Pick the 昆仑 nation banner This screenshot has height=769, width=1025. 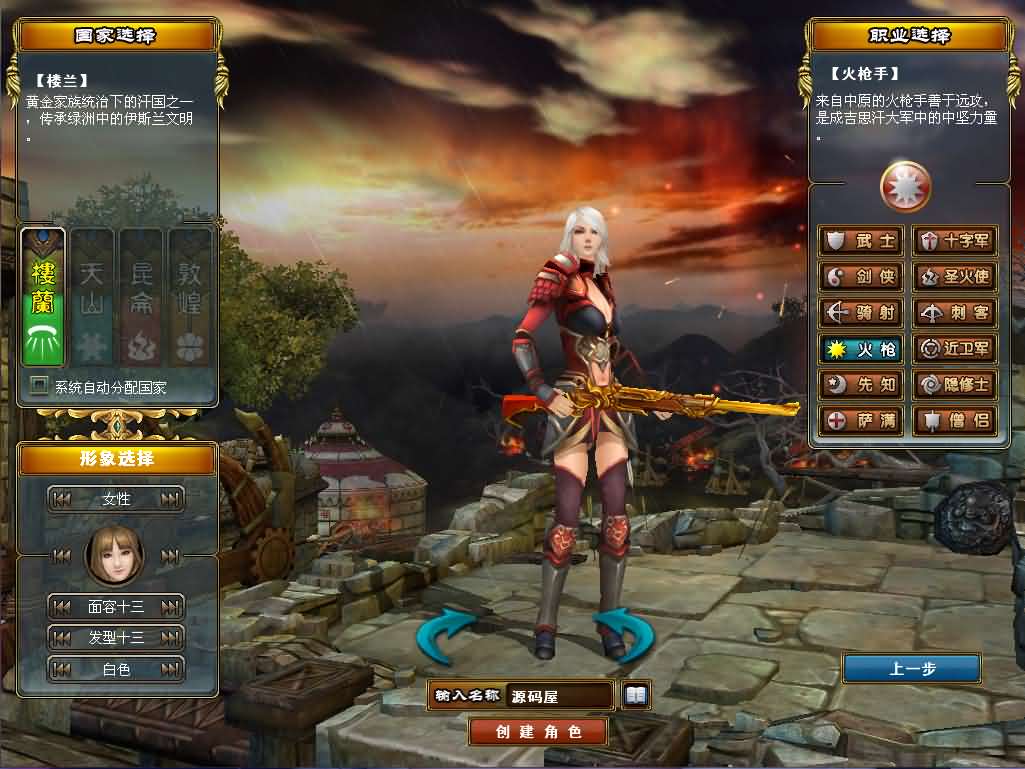point(141,297)
